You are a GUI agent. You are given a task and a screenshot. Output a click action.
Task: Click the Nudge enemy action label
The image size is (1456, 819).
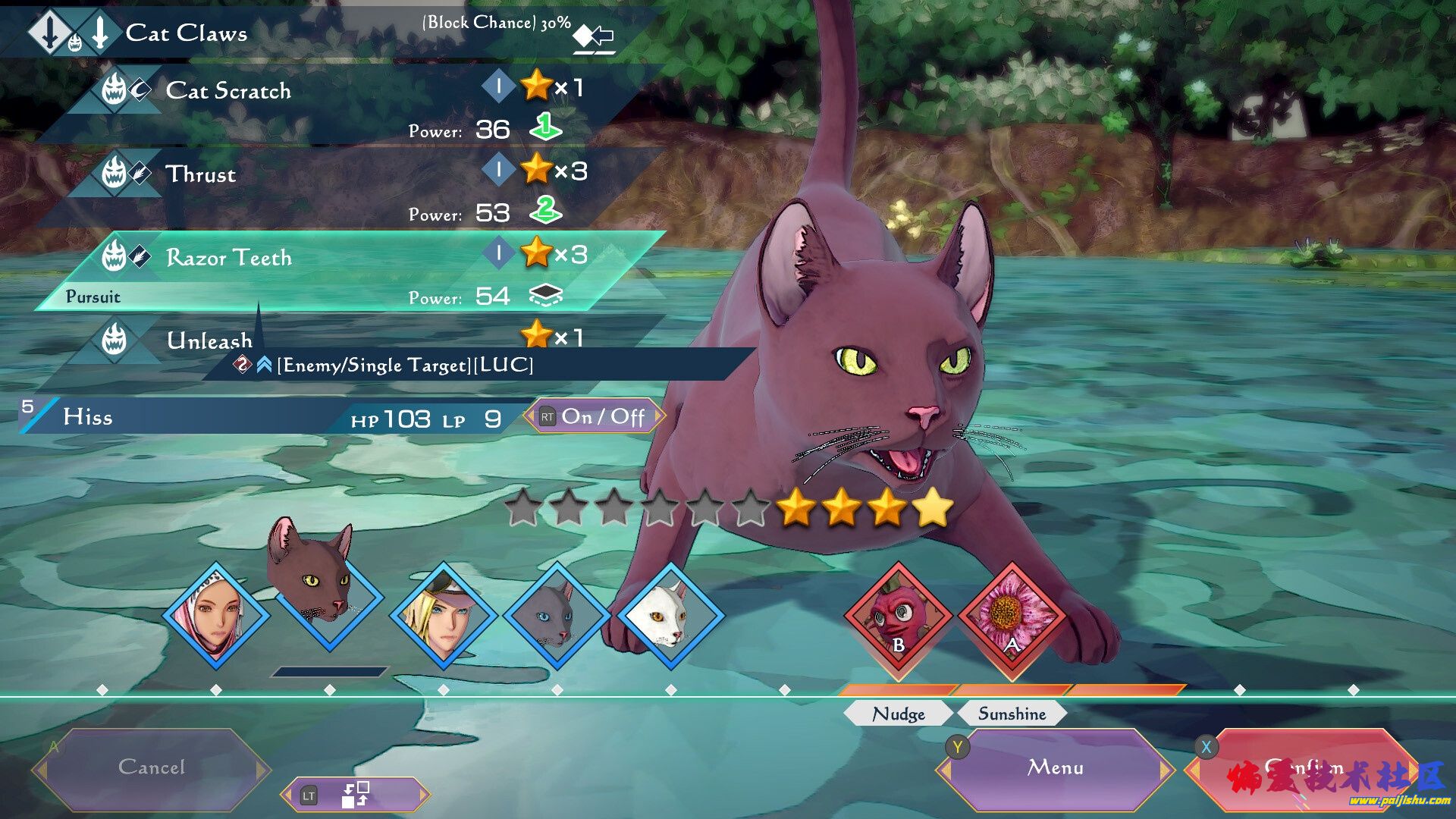[899, 714]
